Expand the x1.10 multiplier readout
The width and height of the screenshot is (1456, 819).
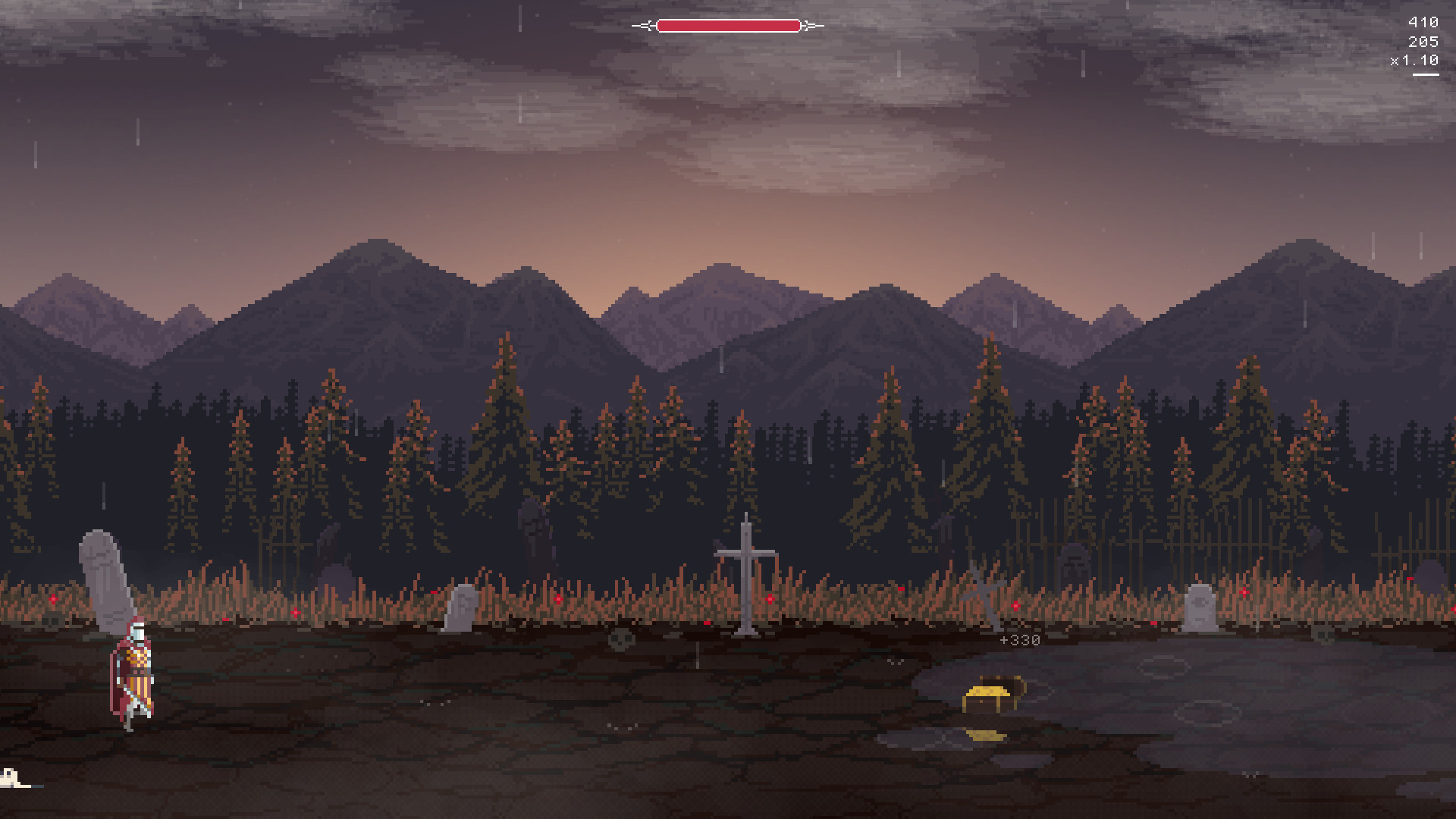(x=1414, y=61)
